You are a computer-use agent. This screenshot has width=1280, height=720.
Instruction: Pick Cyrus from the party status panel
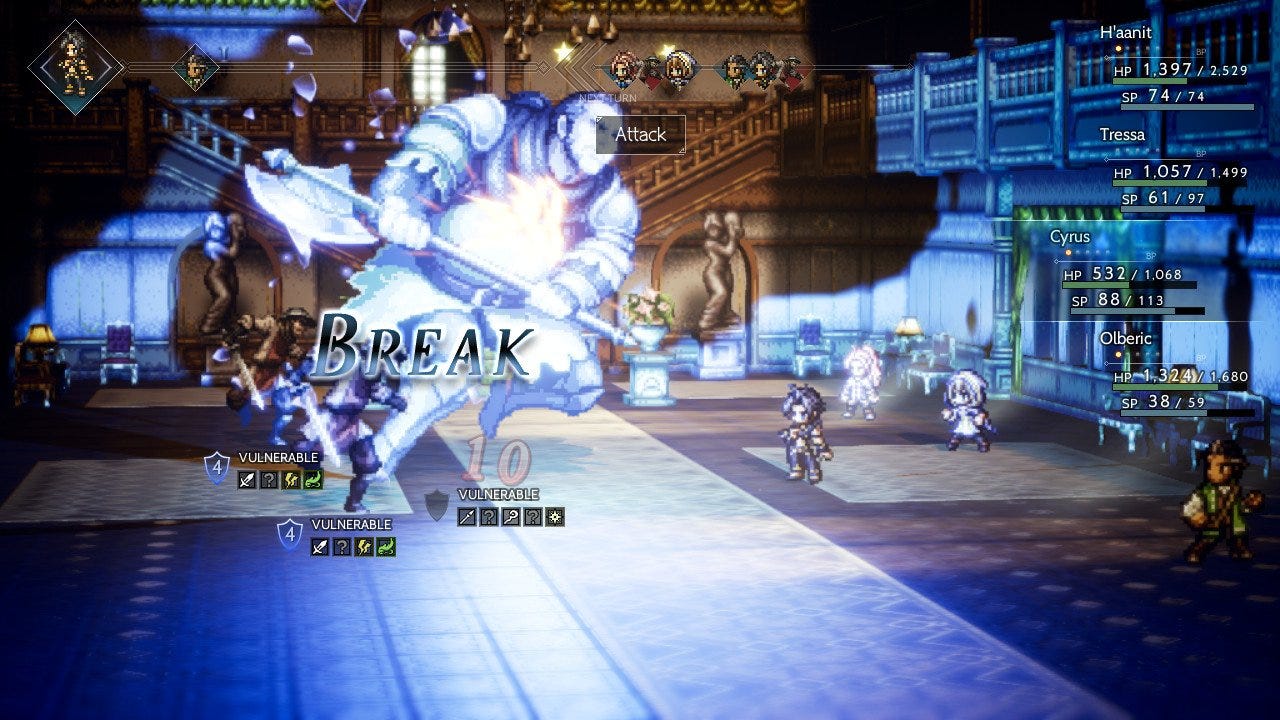(x=1130, y=274)
